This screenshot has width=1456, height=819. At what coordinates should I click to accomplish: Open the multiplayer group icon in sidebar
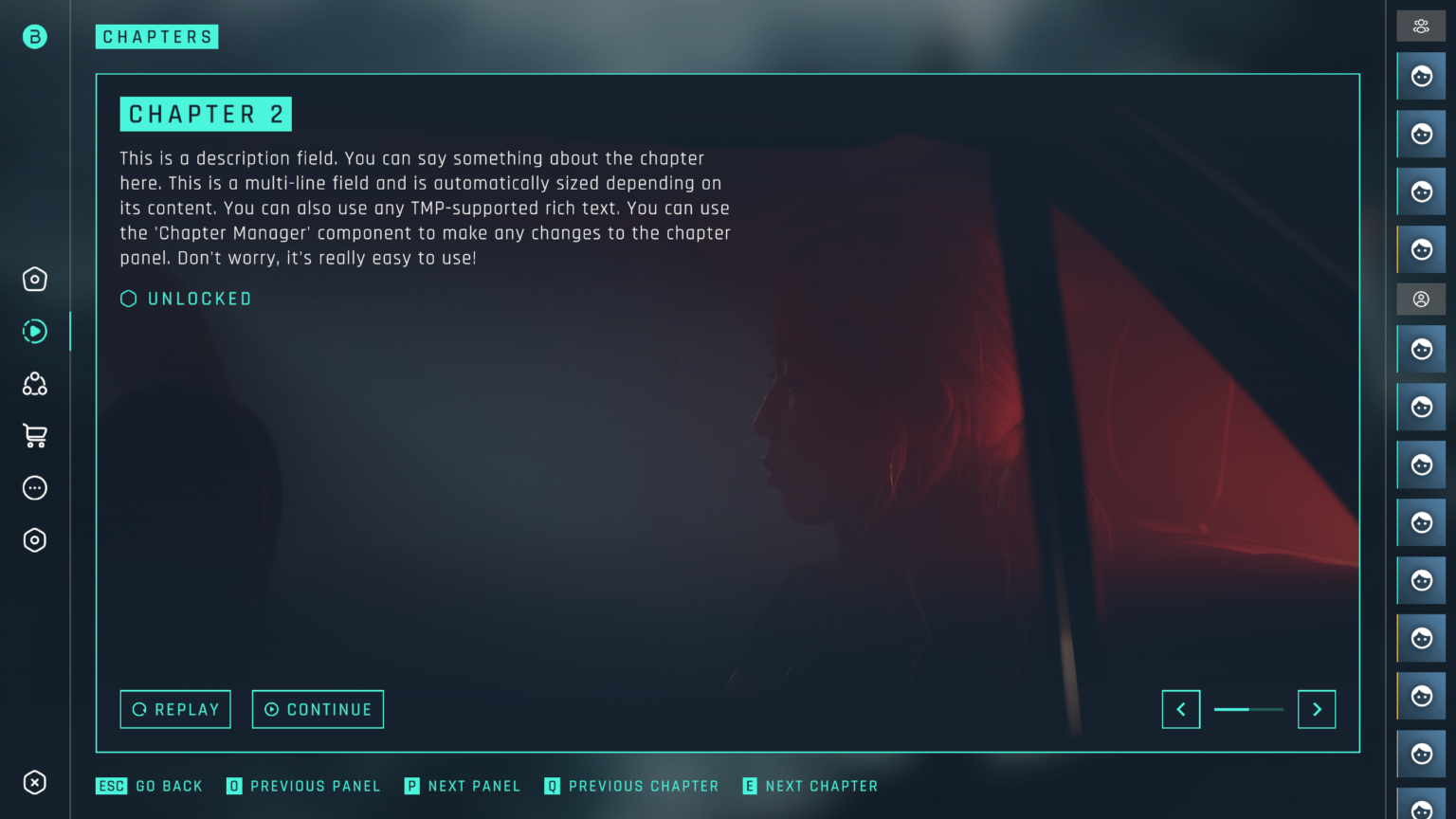[34, 383]
